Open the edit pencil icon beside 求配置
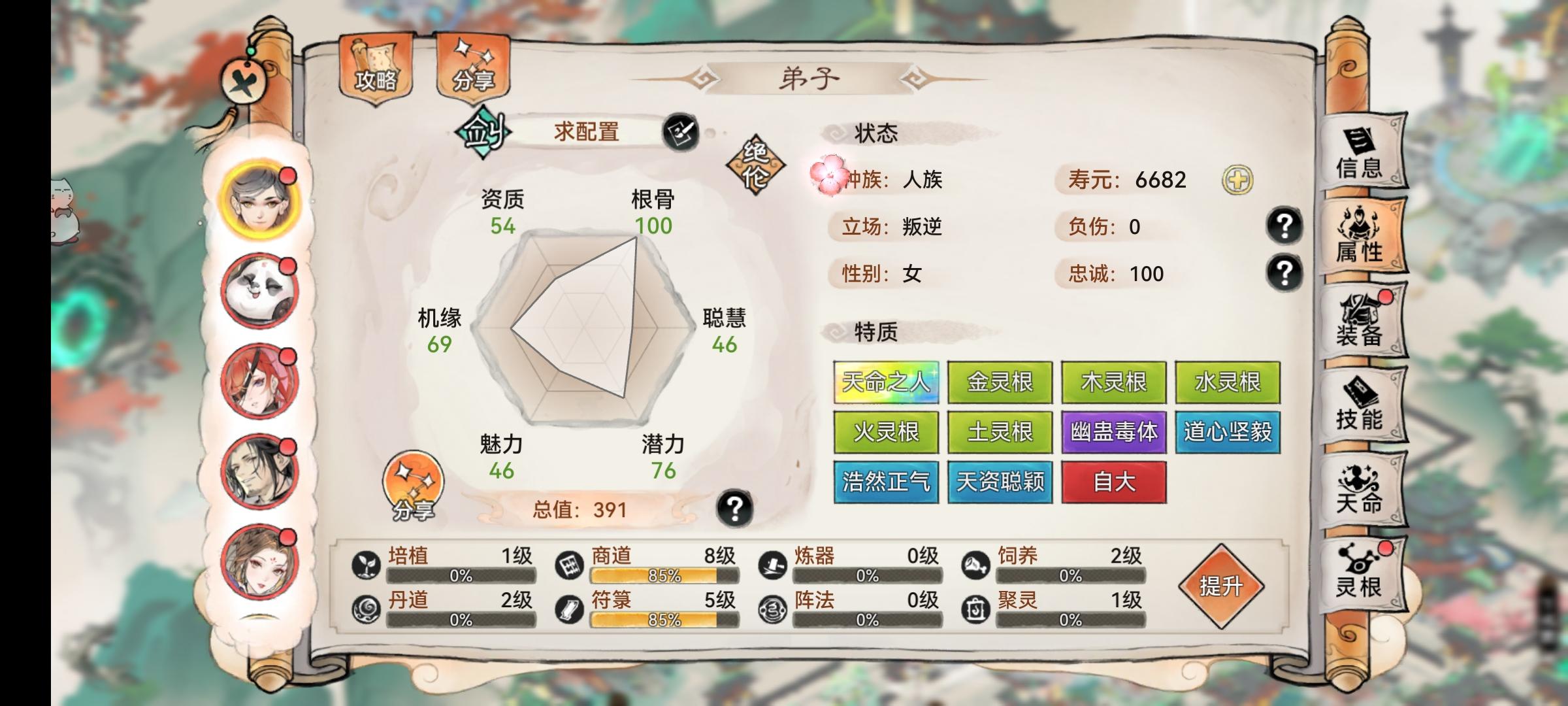 click(x=680, y=131)
